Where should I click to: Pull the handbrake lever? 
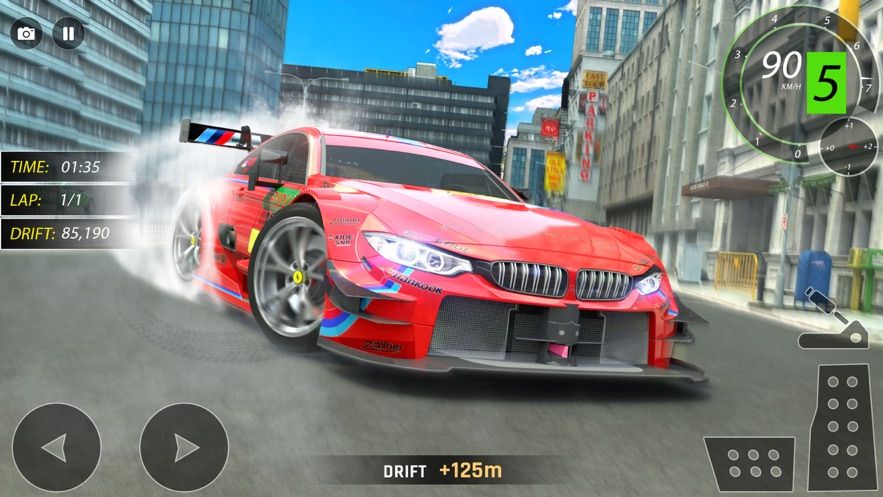pyautogui.click(x=831, y=322)
